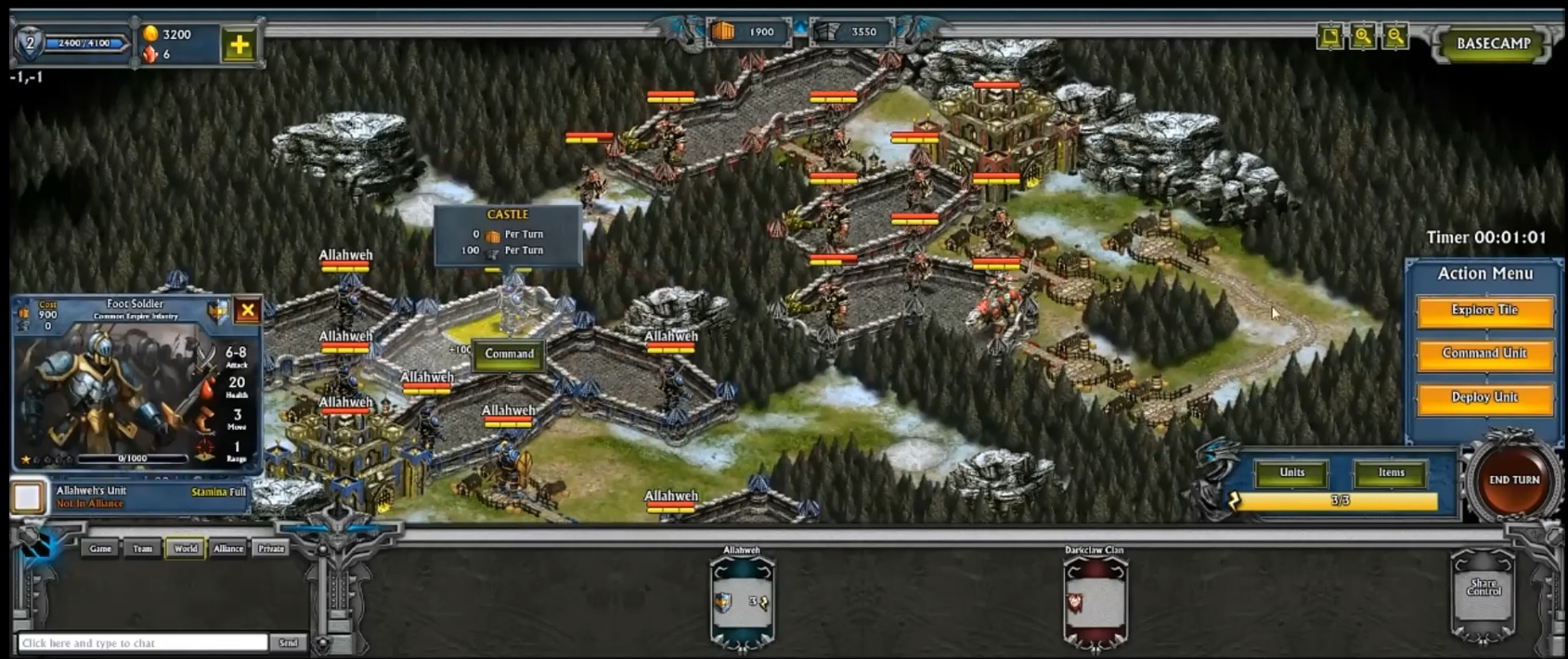The height and width of the screenshot is (659, 1568).
Task: Click the yellow plus button to add gold
Action: pos(239,45)
